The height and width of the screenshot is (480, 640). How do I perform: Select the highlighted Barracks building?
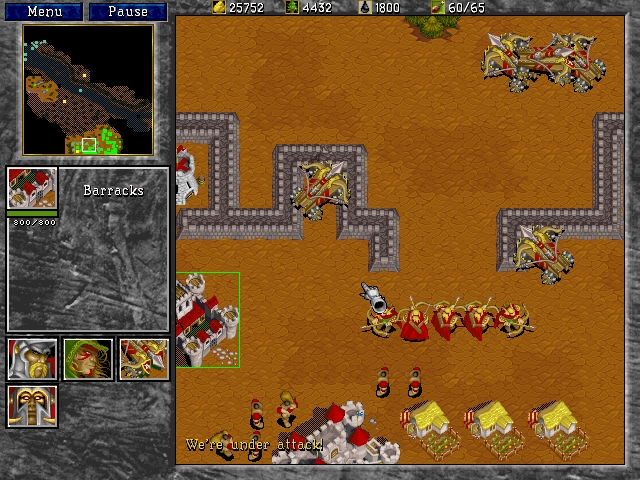click(x=208, y=320)
